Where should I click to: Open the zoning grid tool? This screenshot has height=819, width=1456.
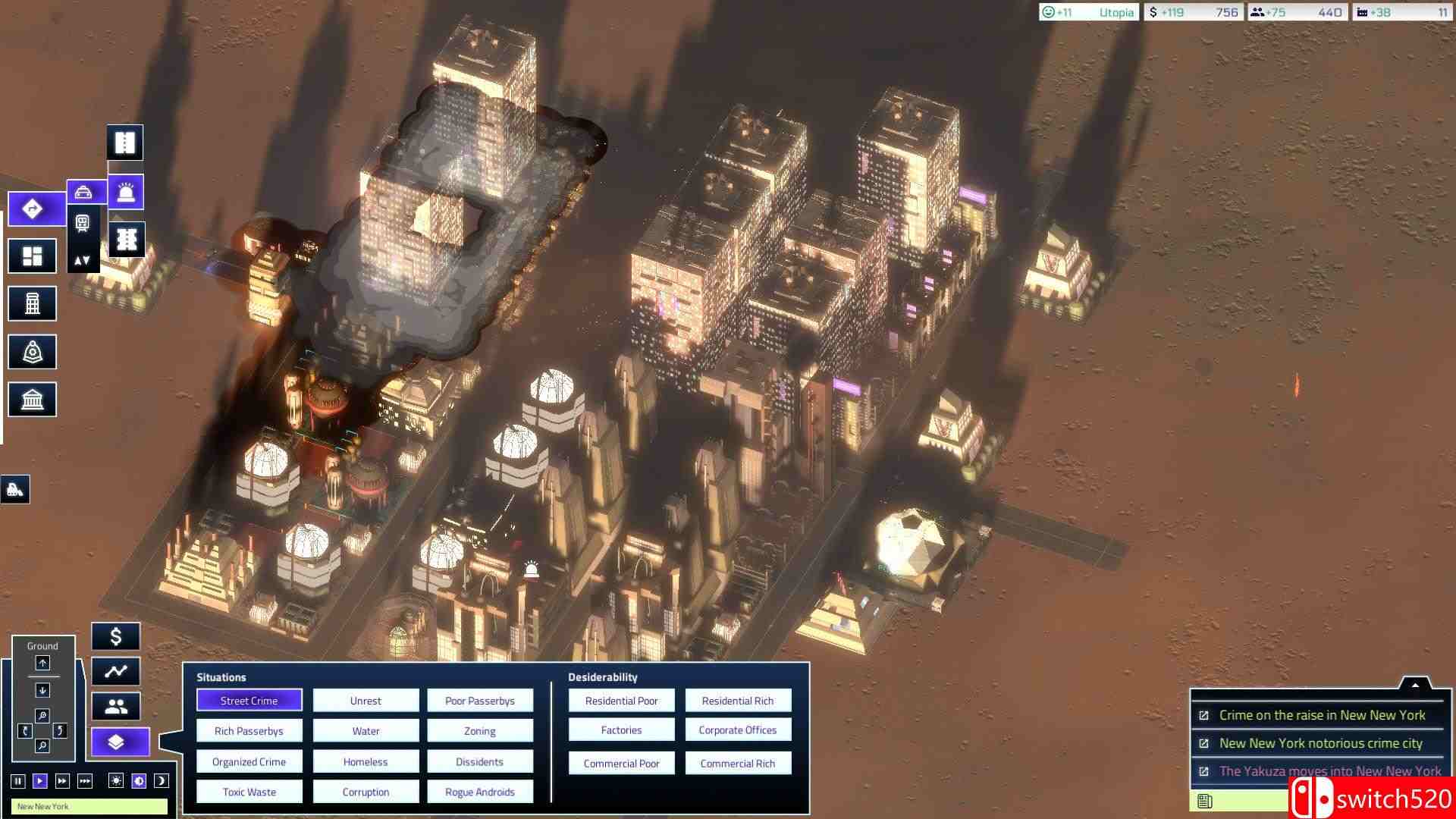[32, 256]
